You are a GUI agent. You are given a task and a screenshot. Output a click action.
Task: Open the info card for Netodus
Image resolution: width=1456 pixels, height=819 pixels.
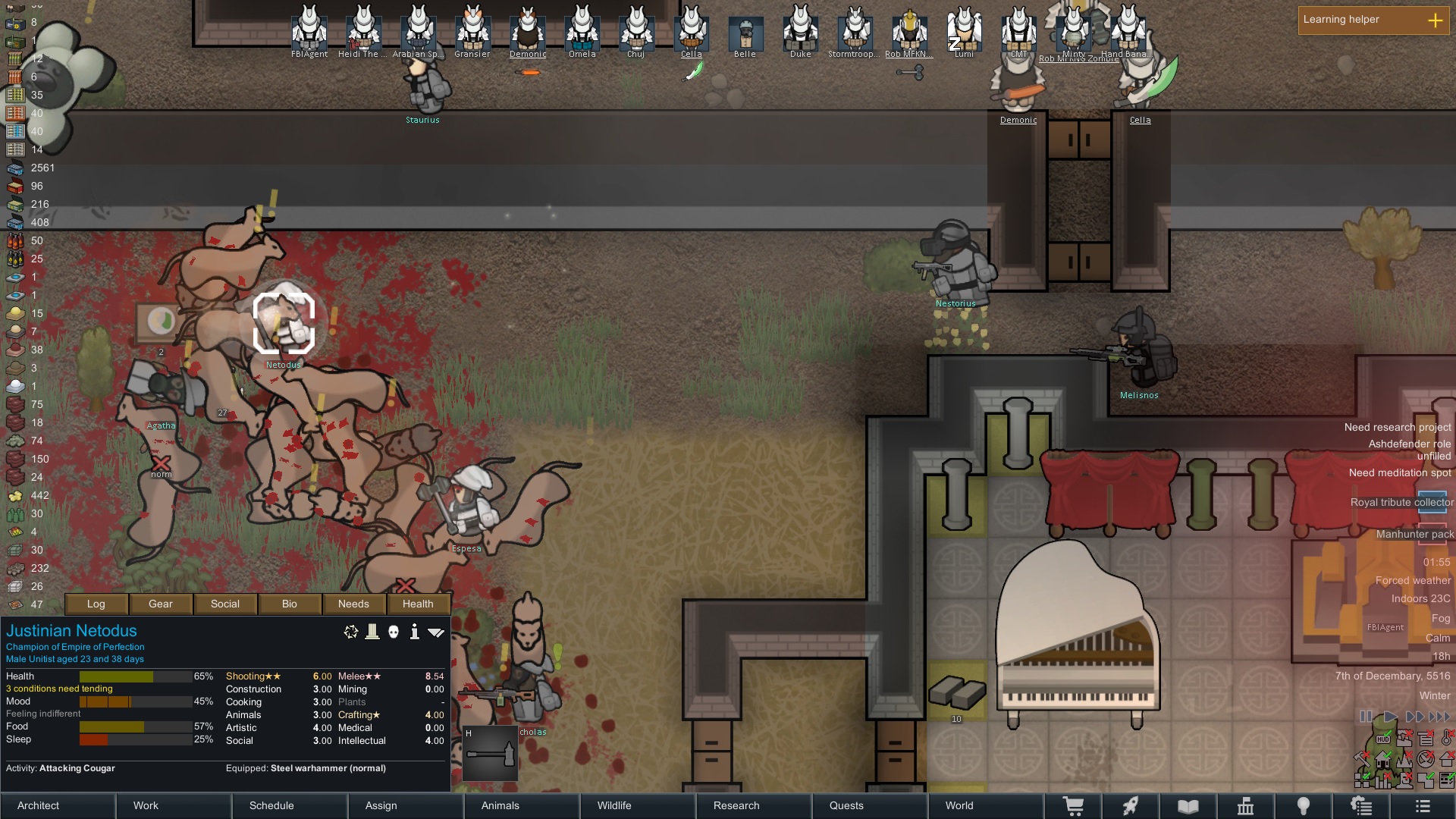[414, 632]
